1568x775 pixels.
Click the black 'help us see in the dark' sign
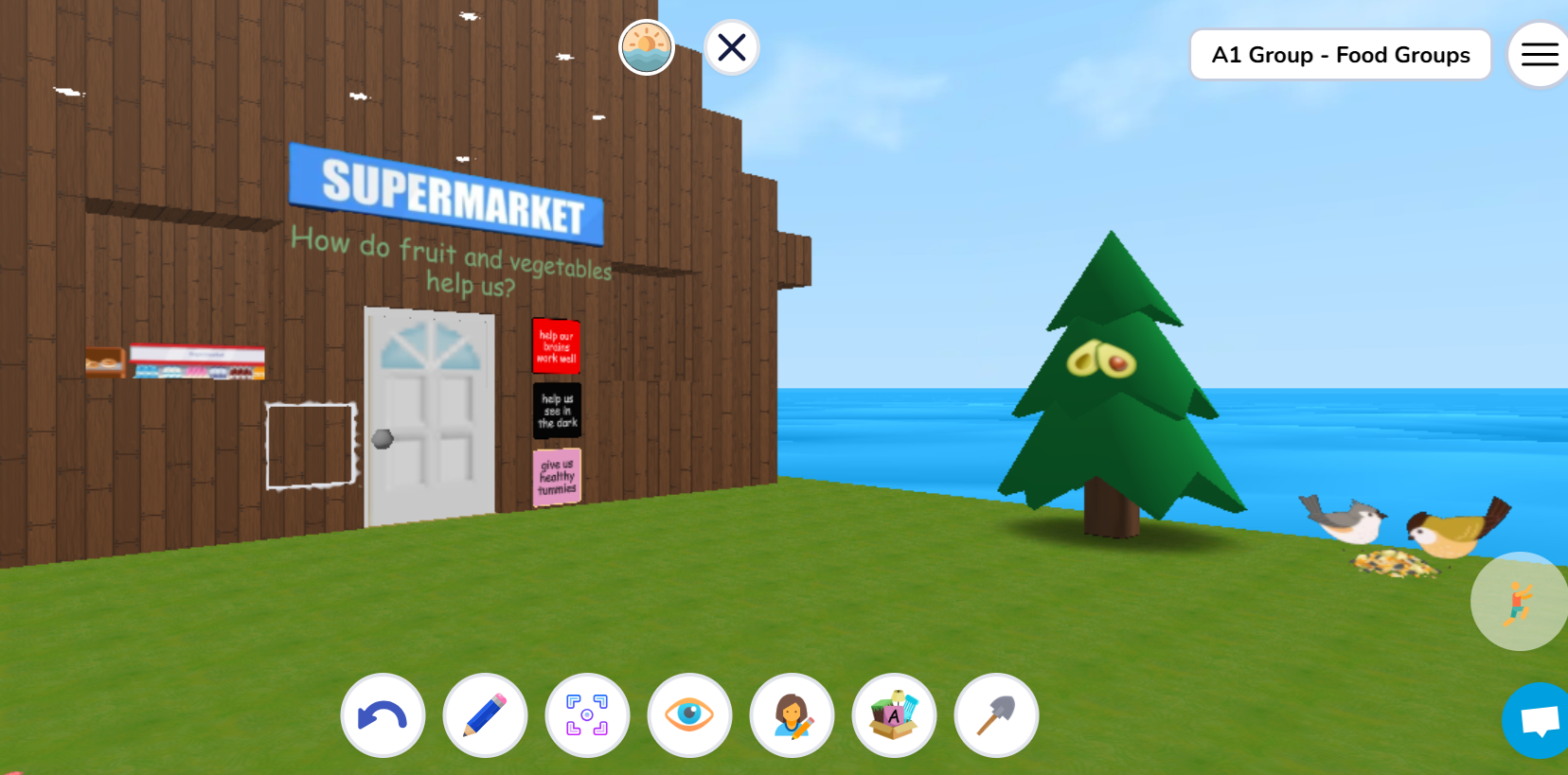[556, 411]
